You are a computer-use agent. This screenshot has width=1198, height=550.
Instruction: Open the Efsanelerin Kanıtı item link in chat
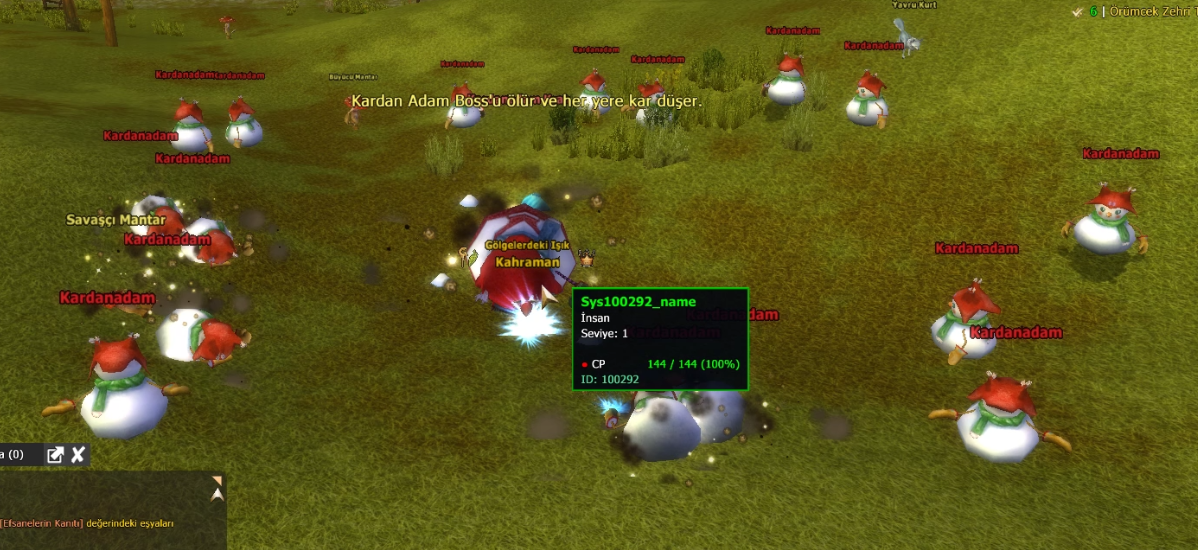(x=42, y=523)
